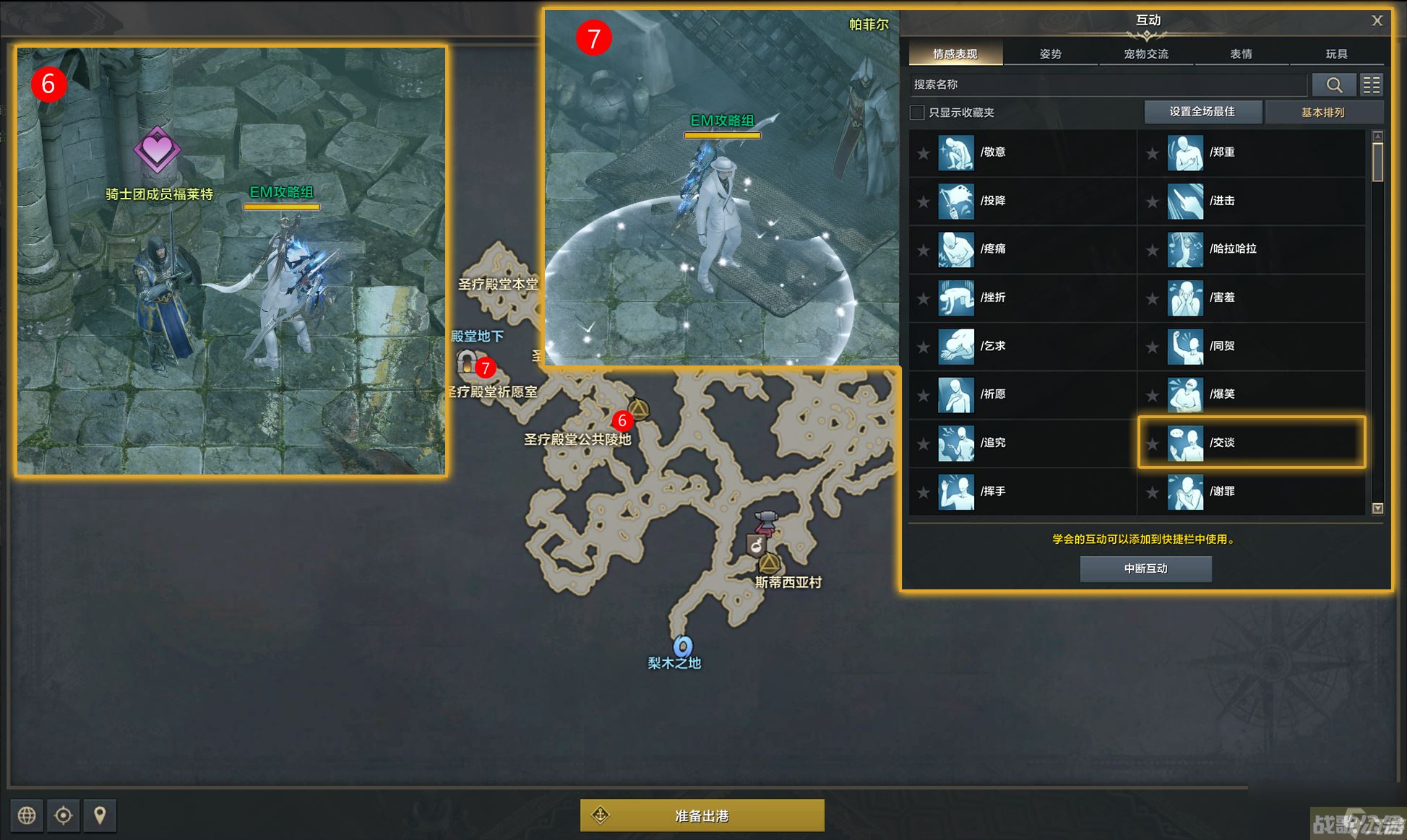Click the 中断互动 button
Image resolution: width=1407 pixels, height=840 pixels.
(1145, 568)
